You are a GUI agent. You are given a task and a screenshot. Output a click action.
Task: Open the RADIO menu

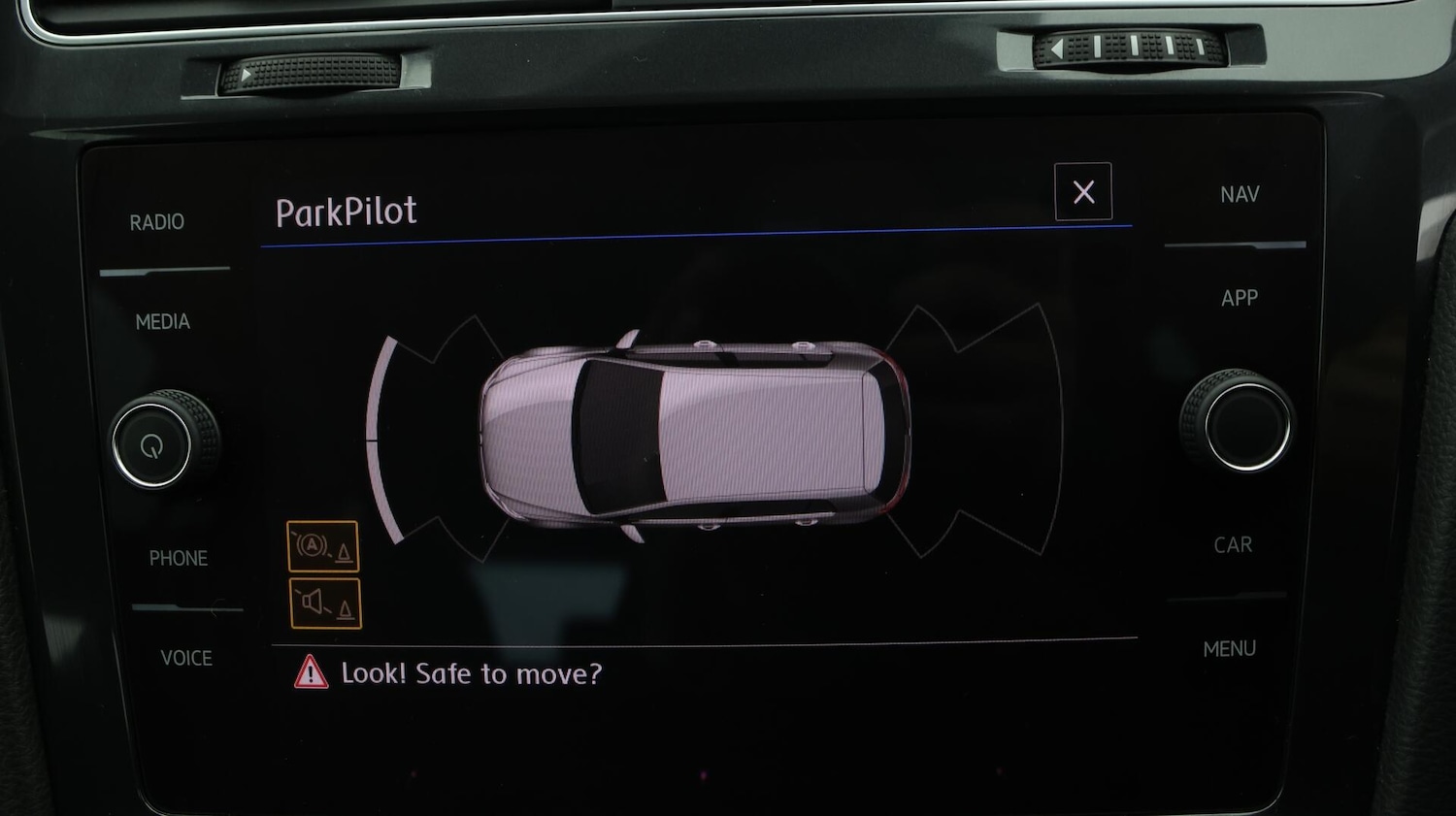[157, 222]
